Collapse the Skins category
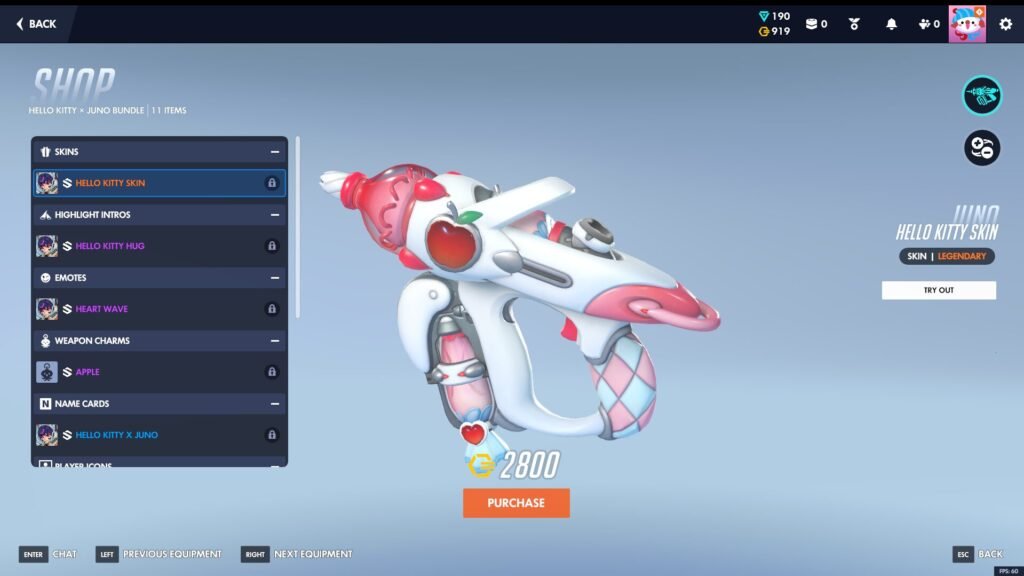Screen dimensions: 1024x576 coord(274,152)
